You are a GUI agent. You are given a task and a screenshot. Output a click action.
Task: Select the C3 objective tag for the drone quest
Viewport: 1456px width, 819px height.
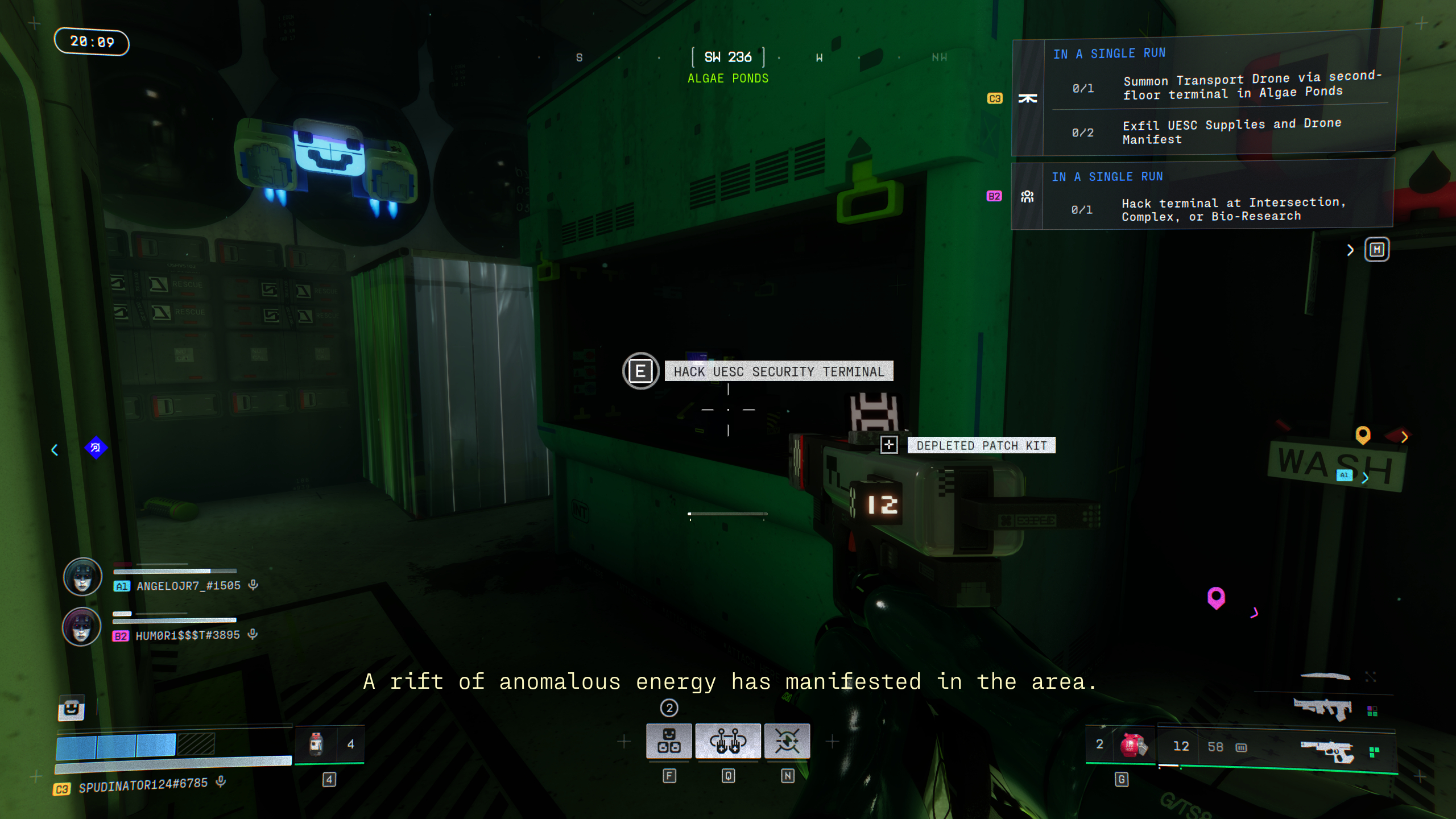pyautogui.click(x=994, y=99)
